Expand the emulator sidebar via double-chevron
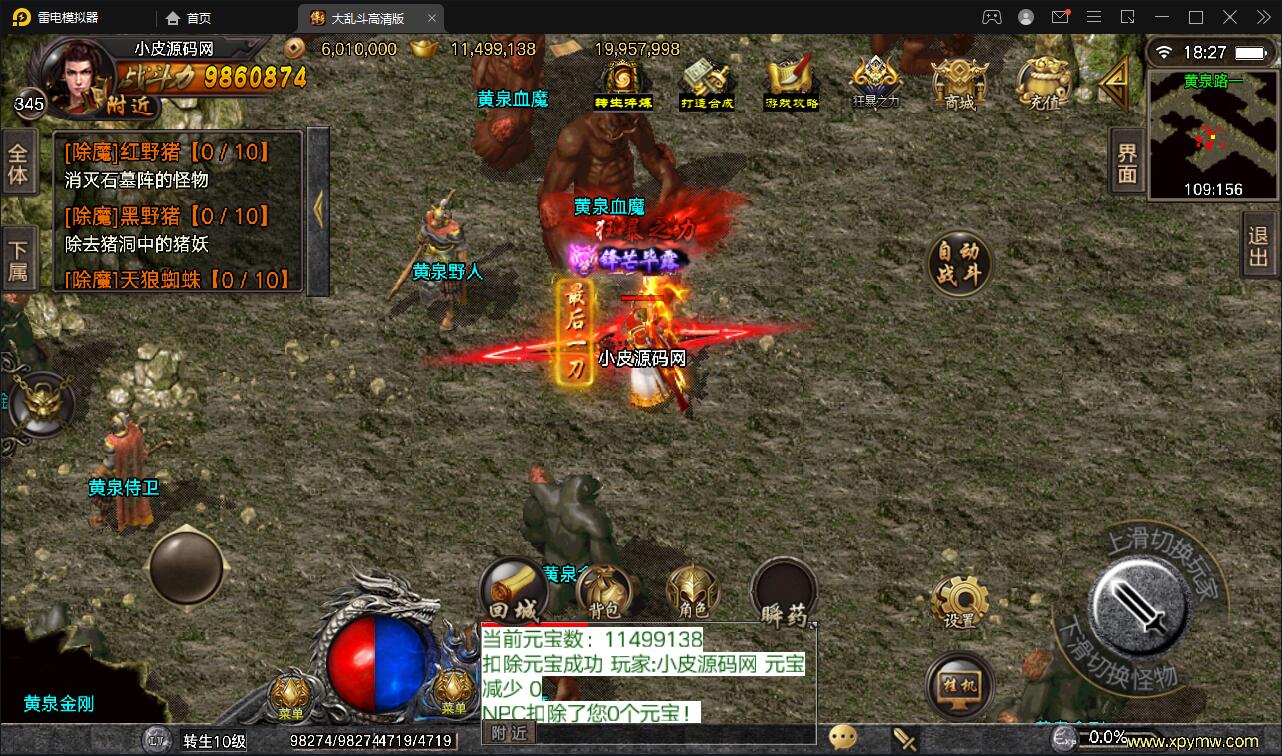This screenshot has width=1282, height=756. [x=1262, y=17]
